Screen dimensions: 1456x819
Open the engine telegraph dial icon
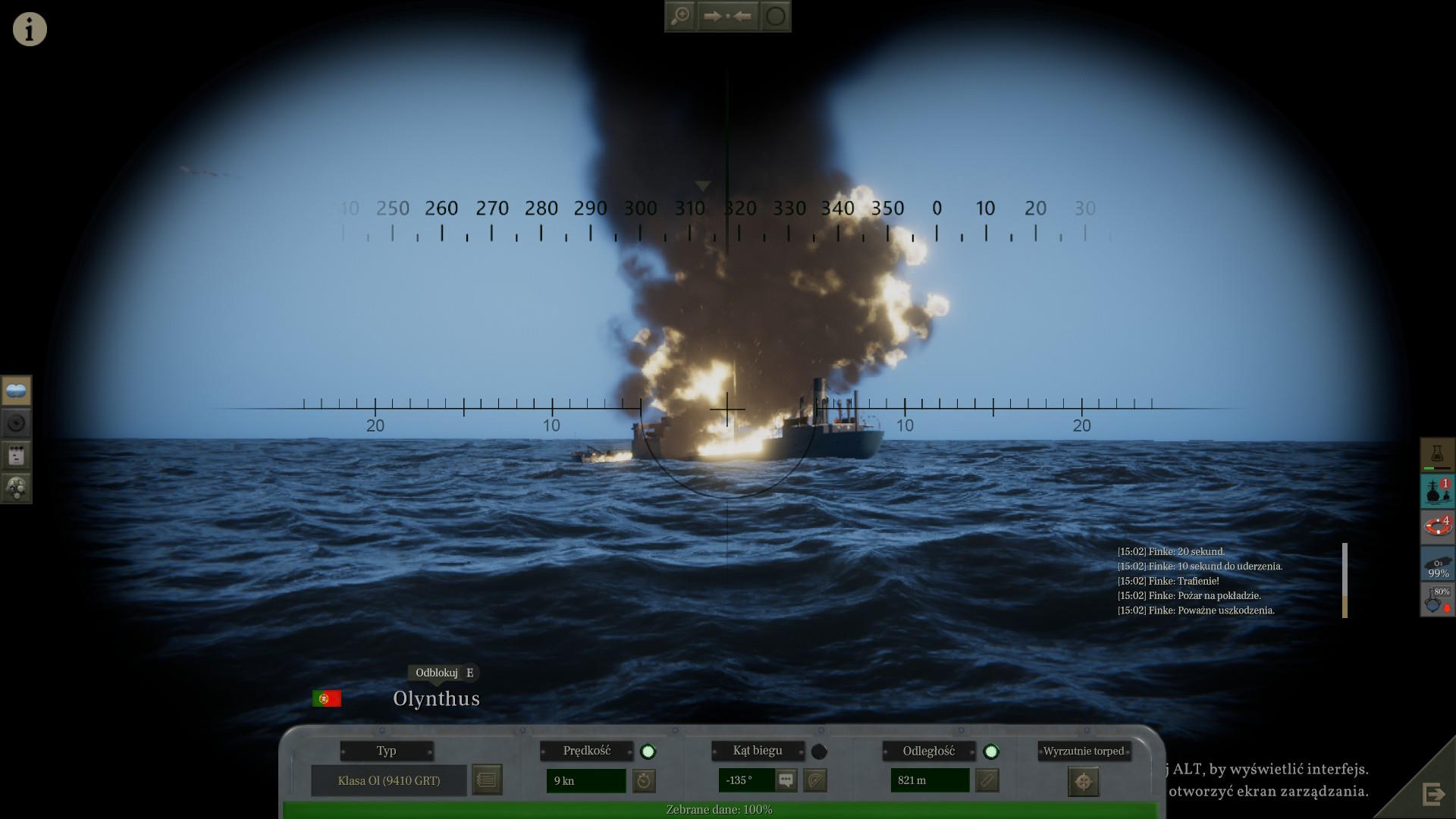pos(16,488)
